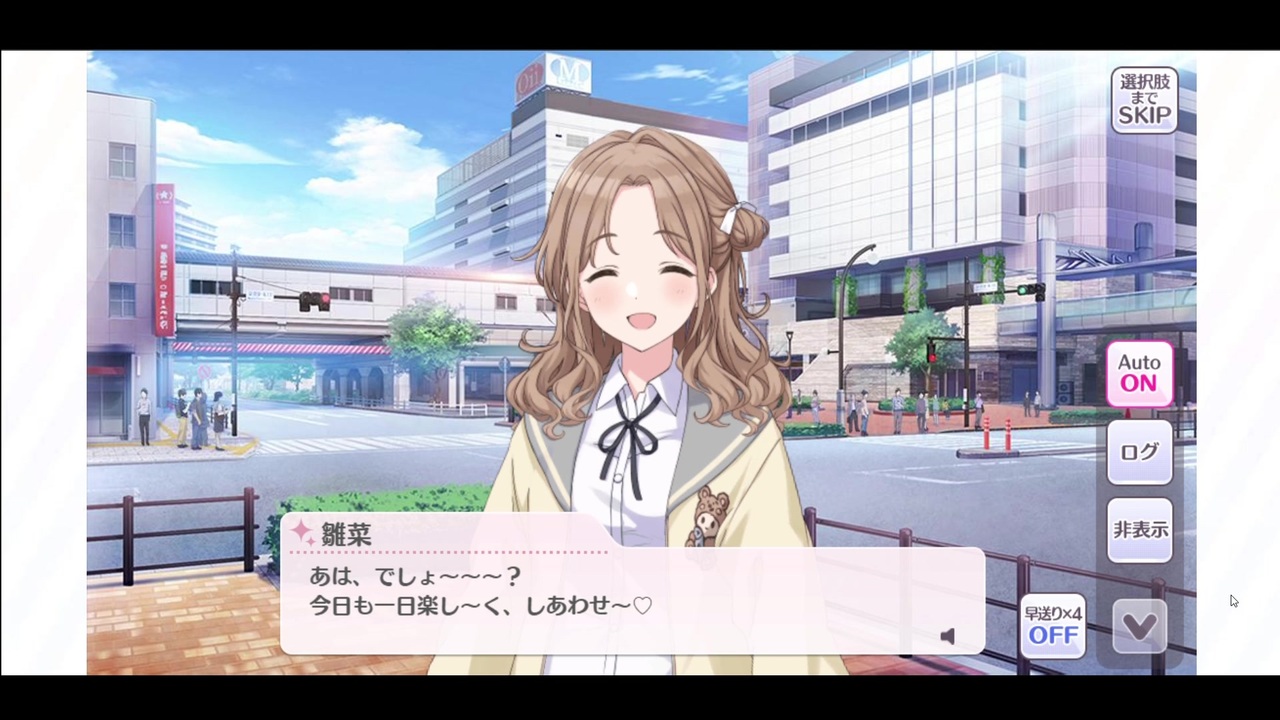Screen dimensions: 1280x720
Task: Click Auto ON to stop auto-advance
Action: coord(1139,372)
